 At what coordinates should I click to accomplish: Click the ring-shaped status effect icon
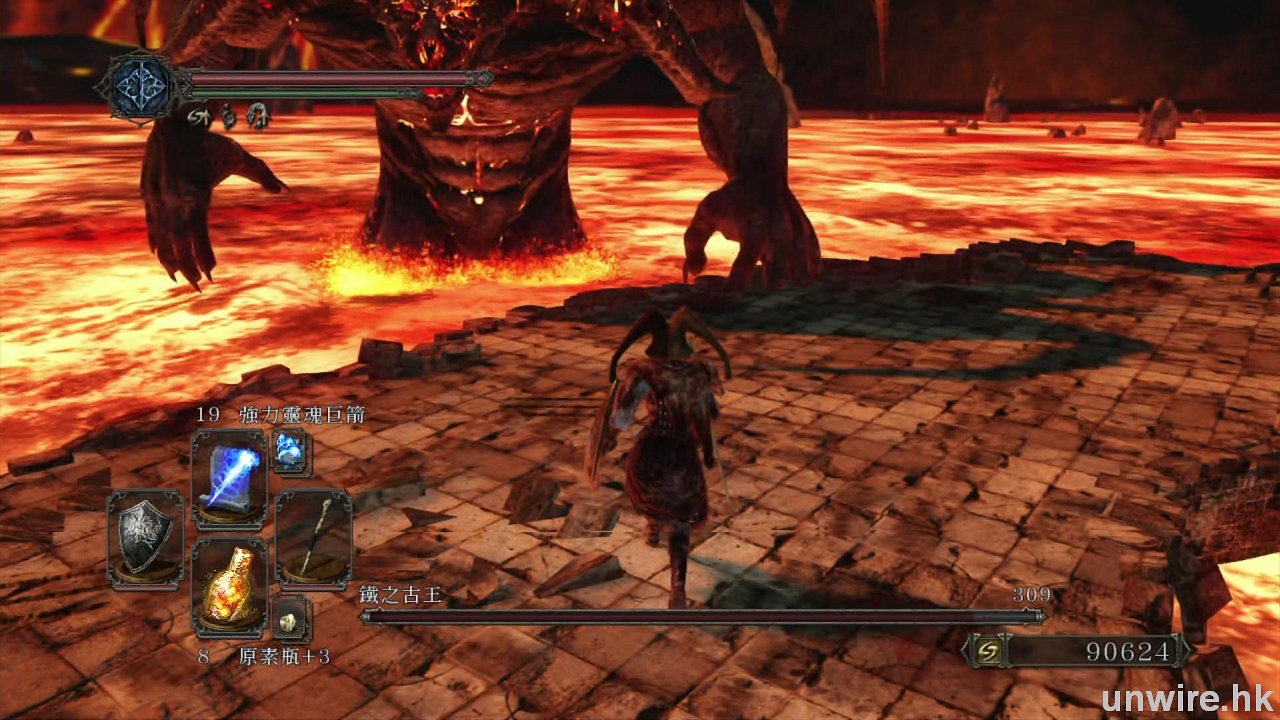257,116
